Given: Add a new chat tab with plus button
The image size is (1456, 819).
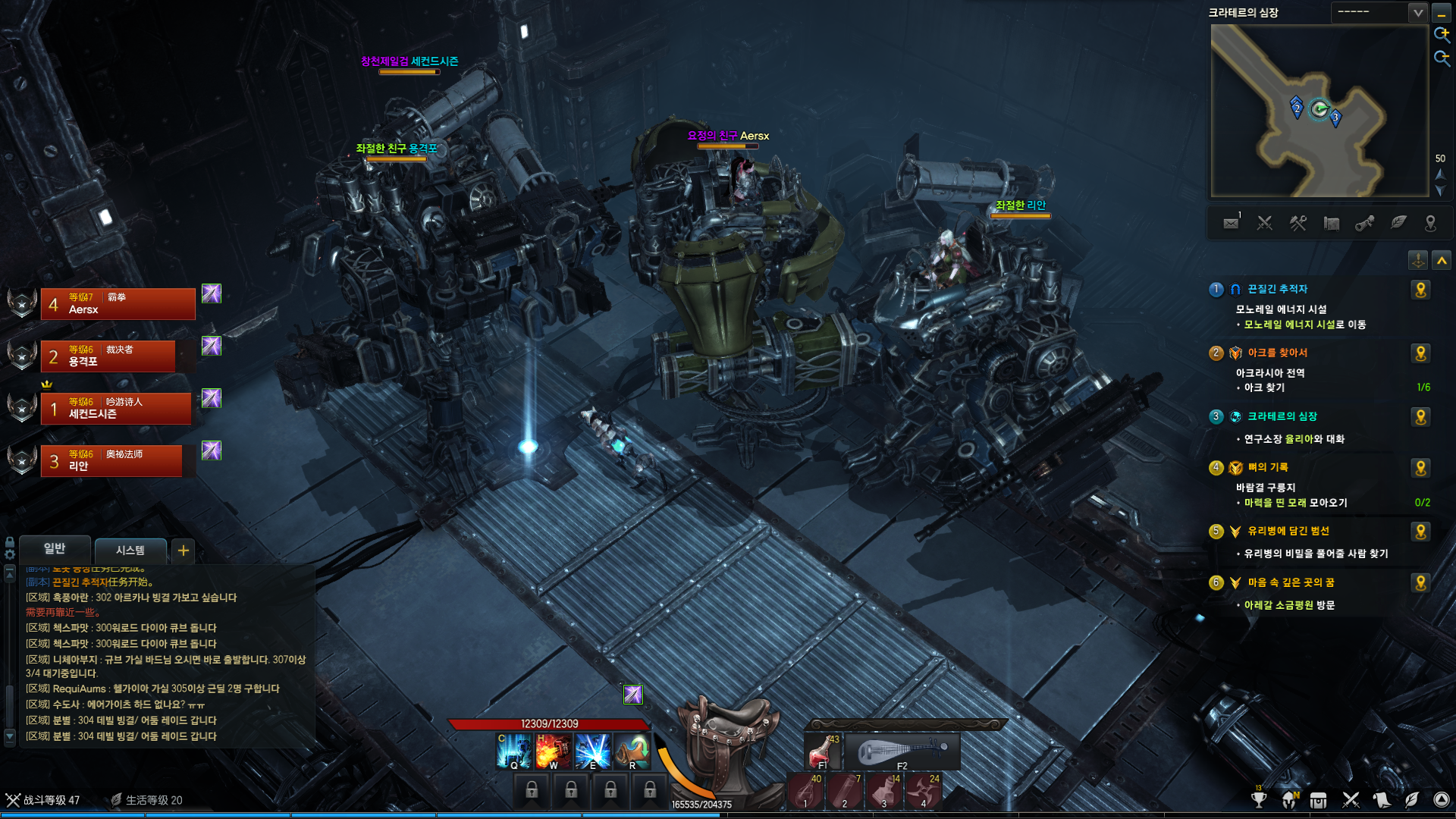Looking at the screenshot, I should (x=184, y=550).
